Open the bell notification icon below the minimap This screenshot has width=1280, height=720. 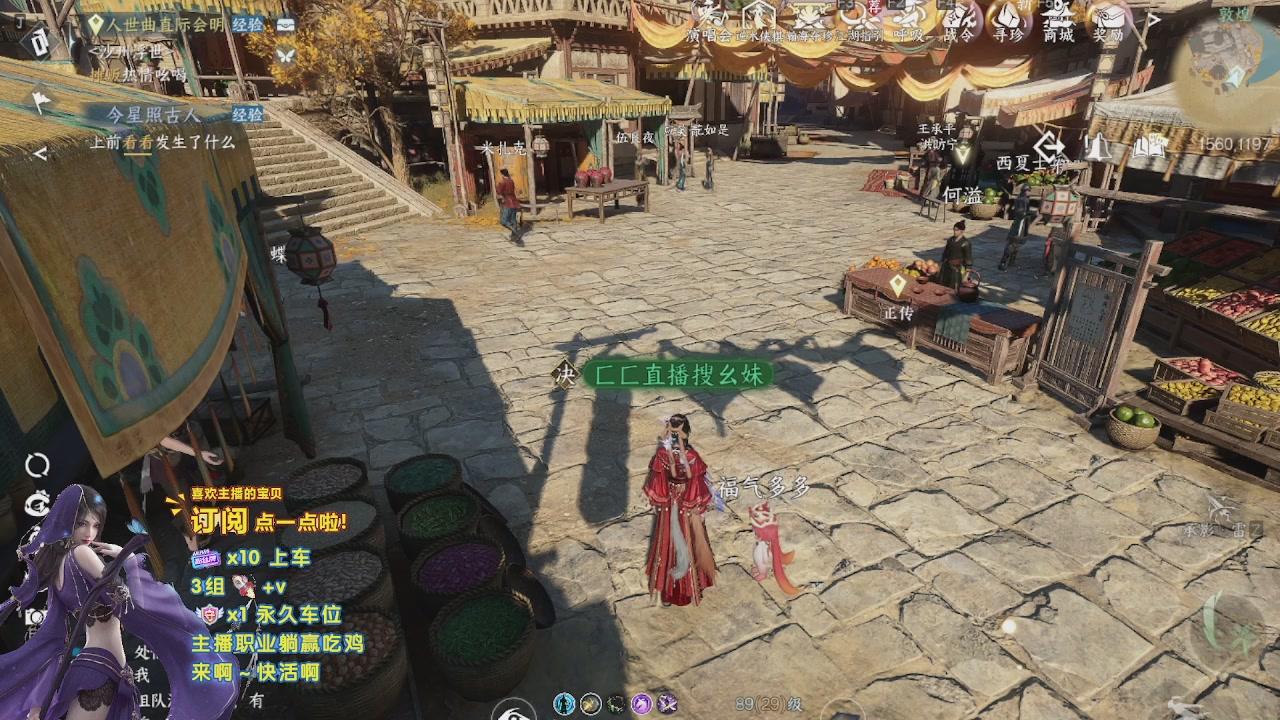[x=1098, y=147]
